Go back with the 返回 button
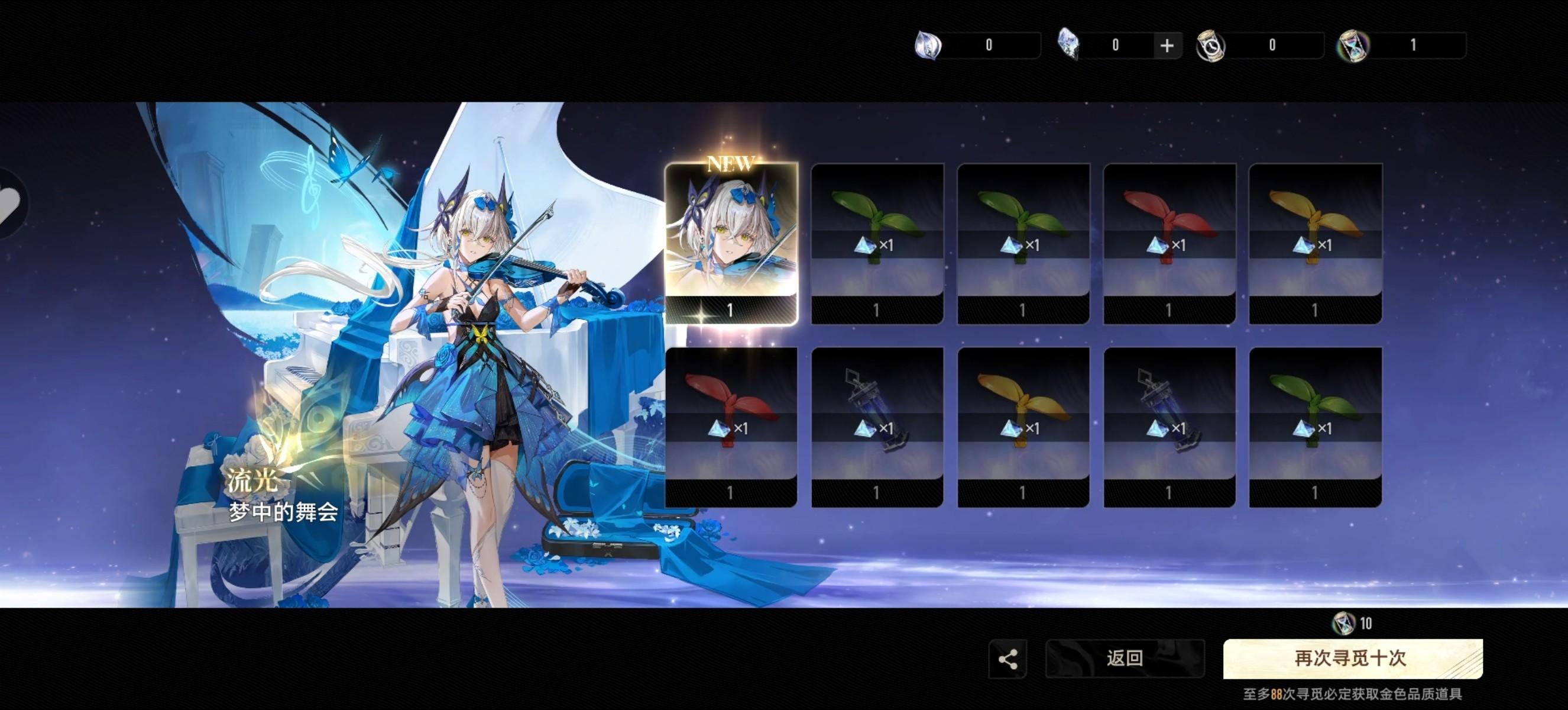1568x710 pixels. [1124, 659]
